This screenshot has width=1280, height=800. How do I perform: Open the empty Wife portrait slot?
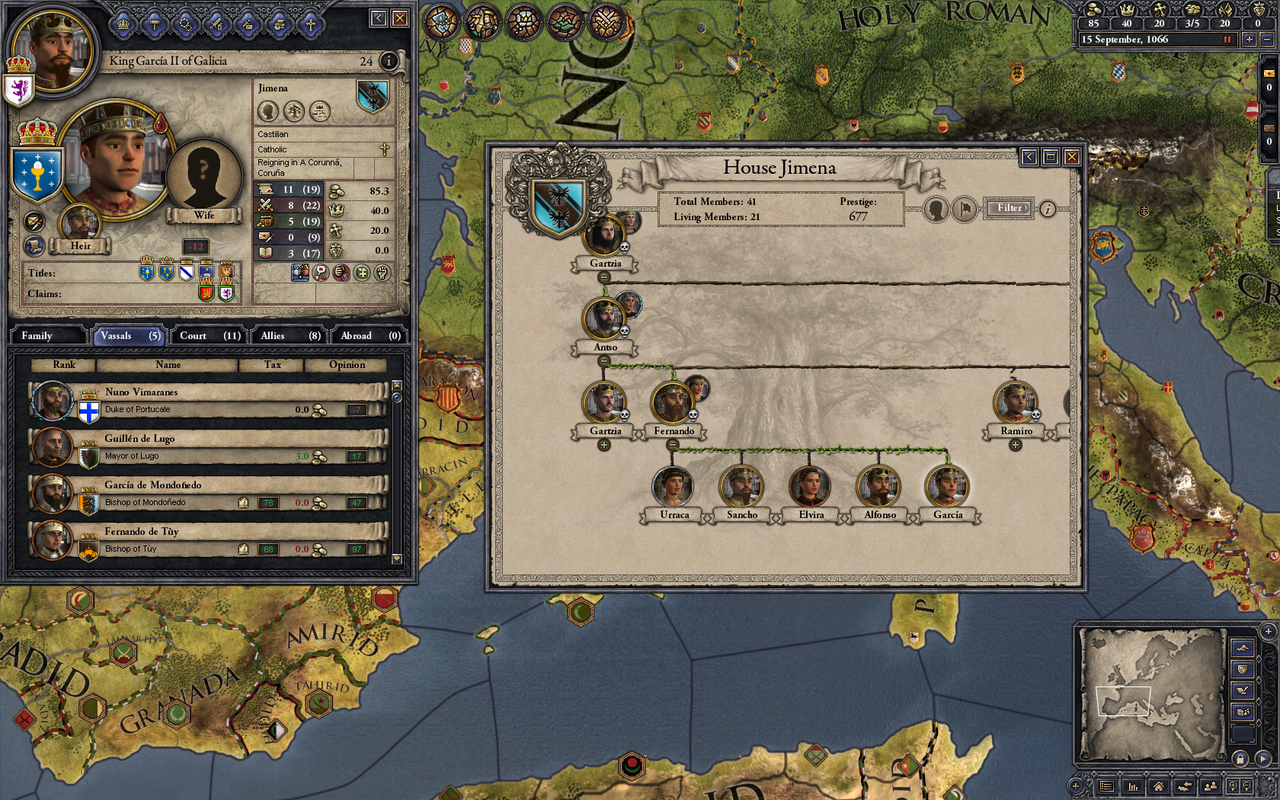pyautogui.click(x=204, y=176)
